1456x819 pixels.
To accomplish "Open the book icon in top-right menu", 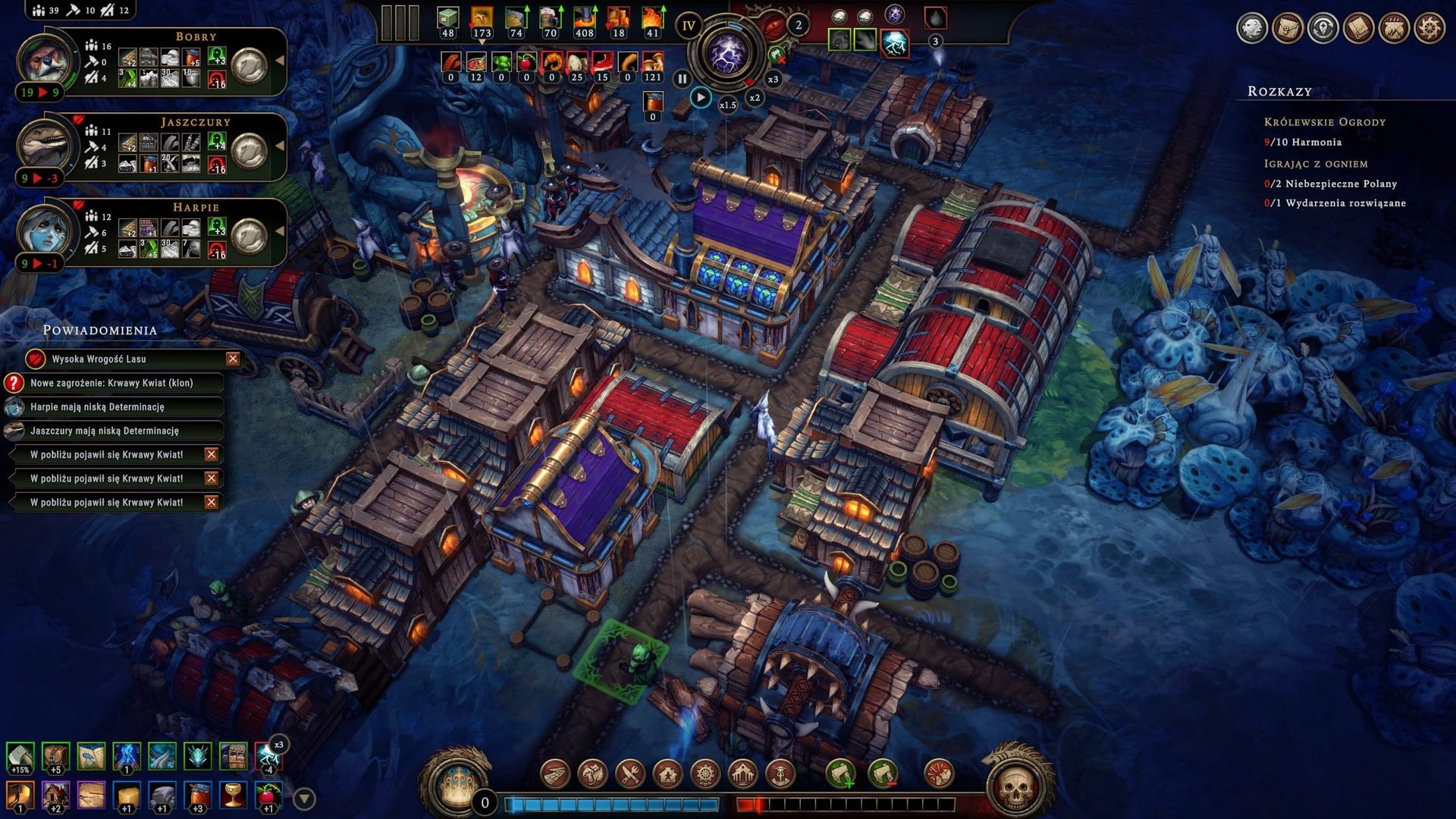I will click(1358, 29).
